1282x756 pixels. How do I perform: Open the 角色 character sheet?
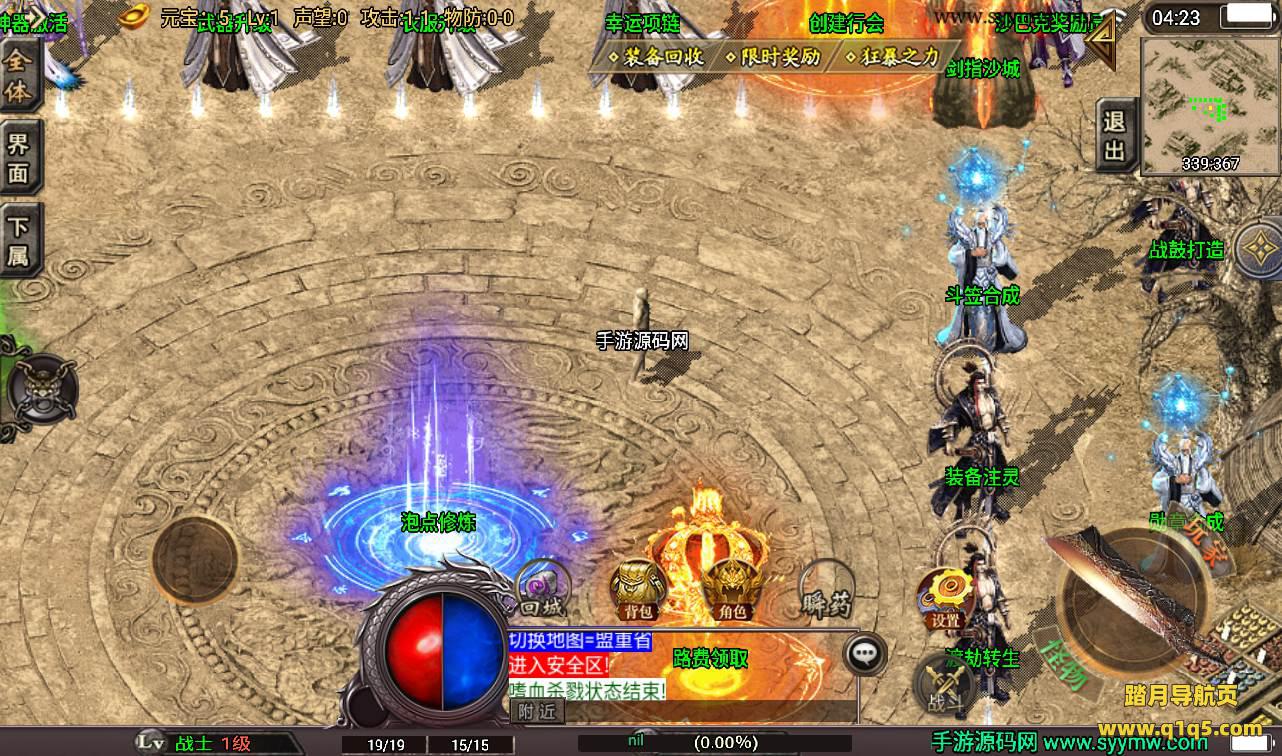click(x=731, y=590)
